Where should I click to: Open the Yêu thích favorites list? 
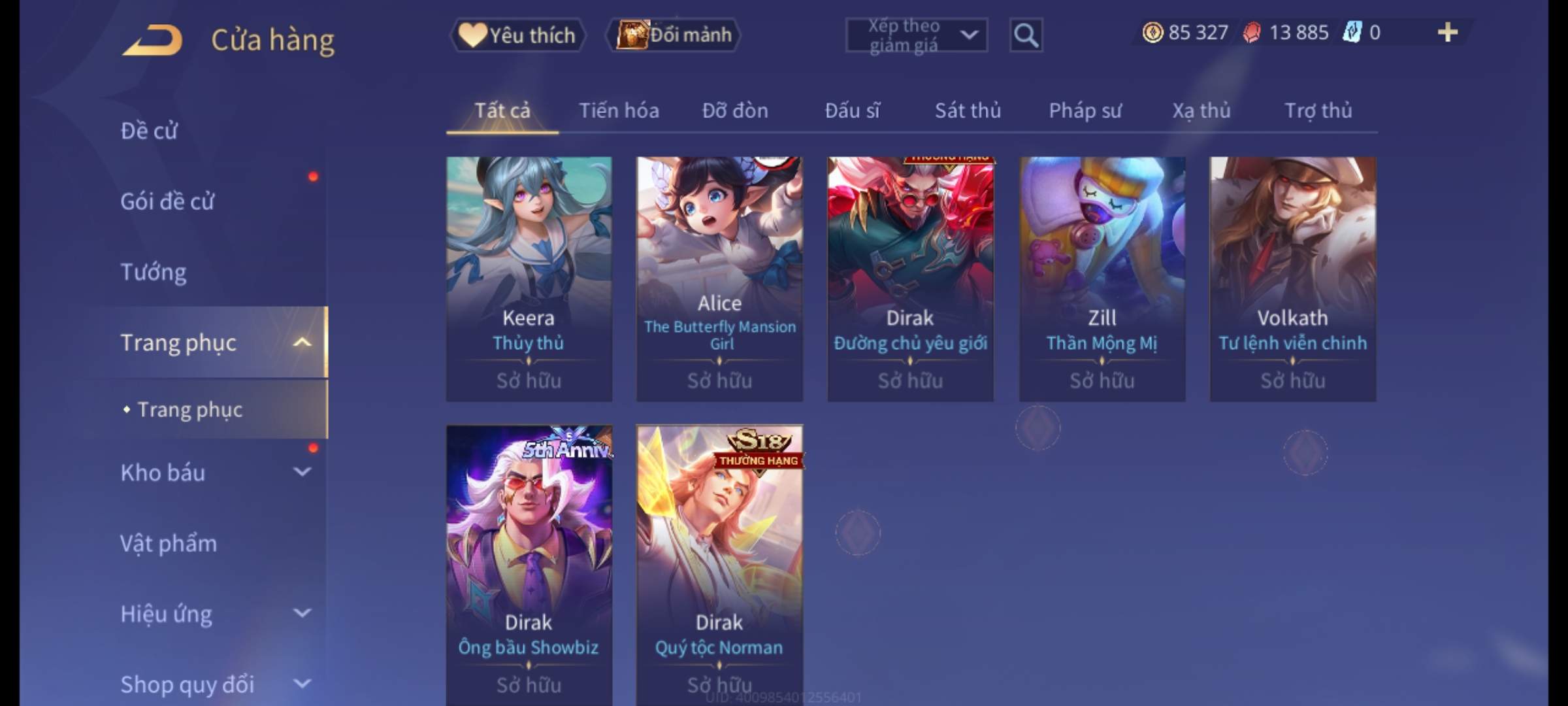coord(517,35)
